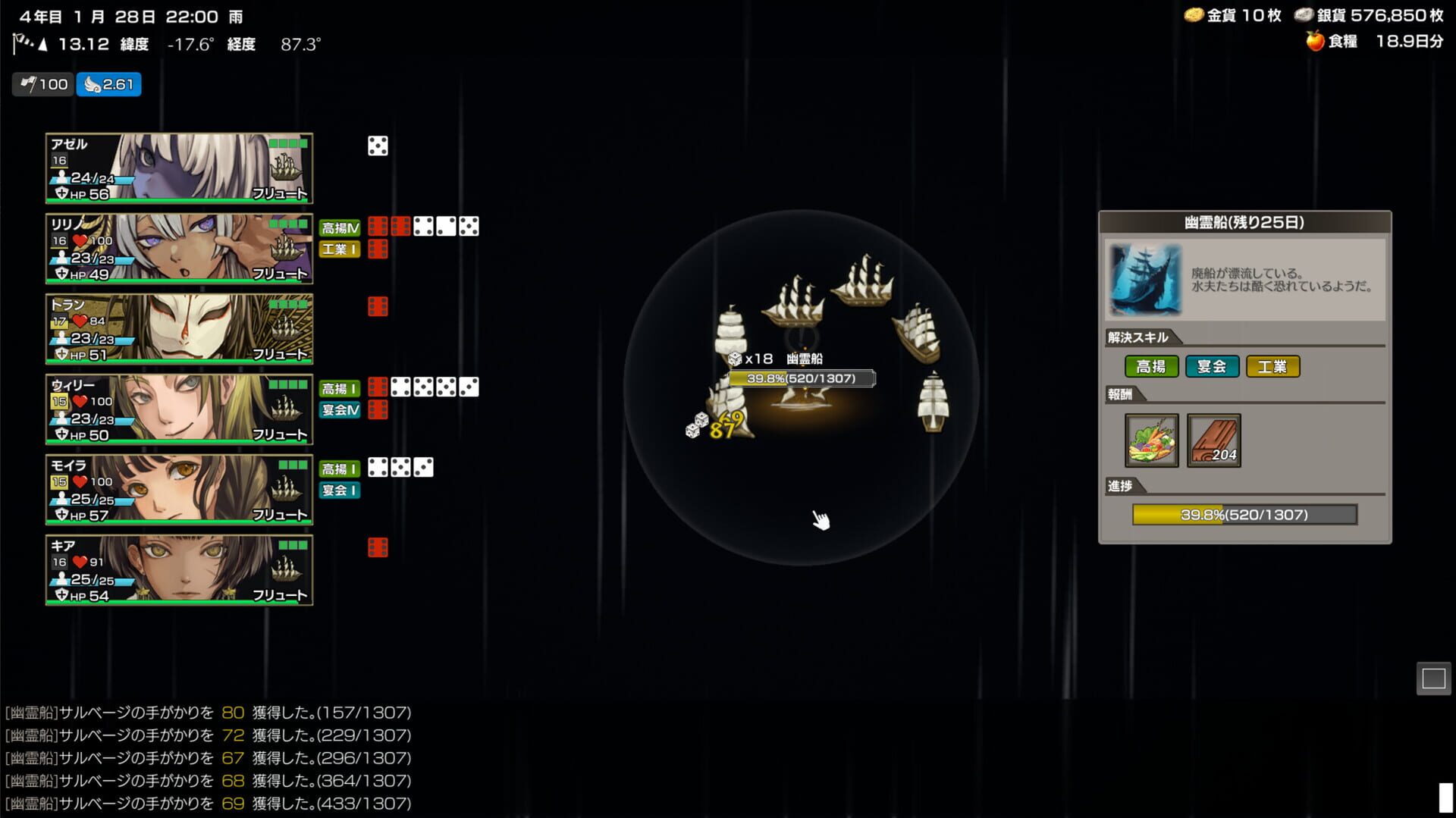This screenshot has height=818, width=1456.
Task: Click the wind speed 2.61 indicator icon
Action: point(93,84)
